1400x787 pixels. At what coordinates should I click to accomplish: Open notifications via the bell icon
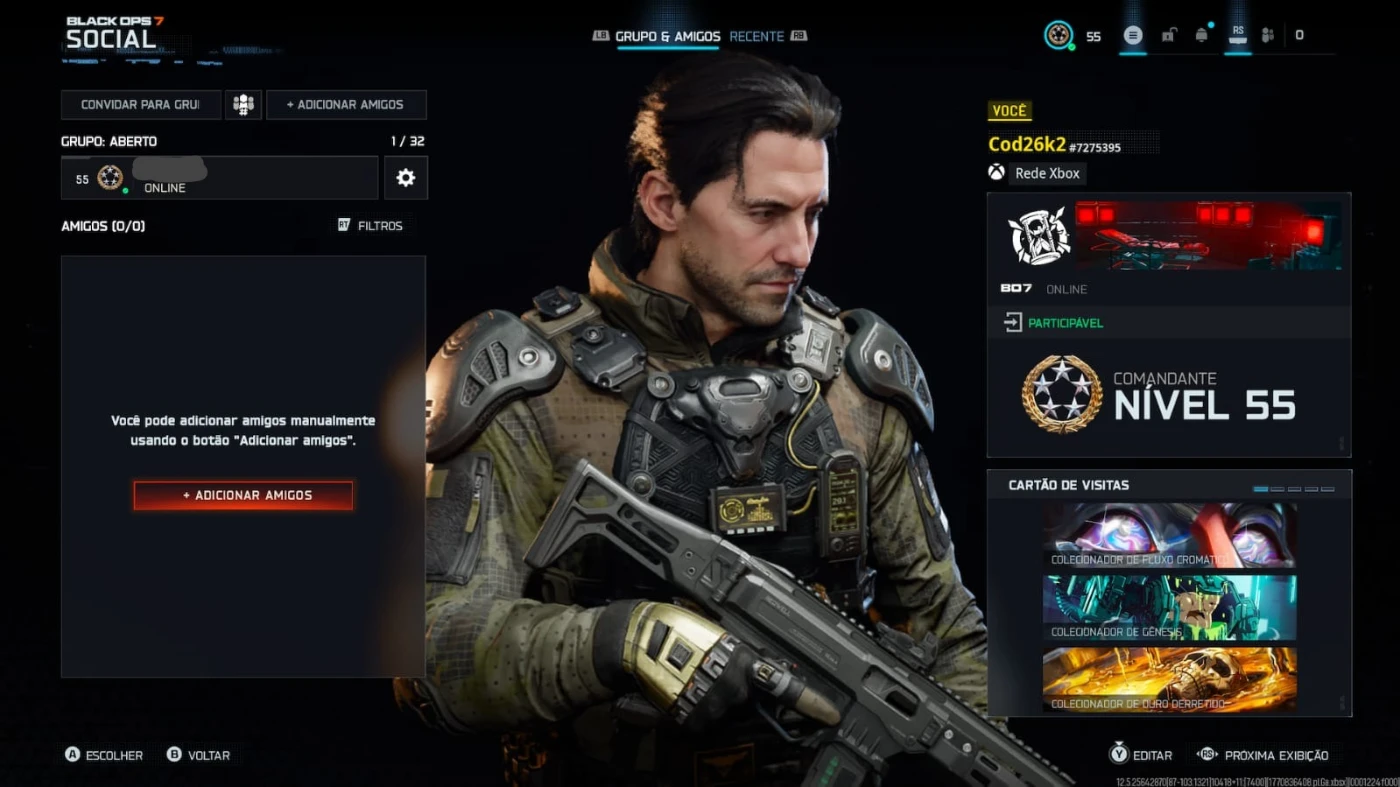click(1201, 35)
